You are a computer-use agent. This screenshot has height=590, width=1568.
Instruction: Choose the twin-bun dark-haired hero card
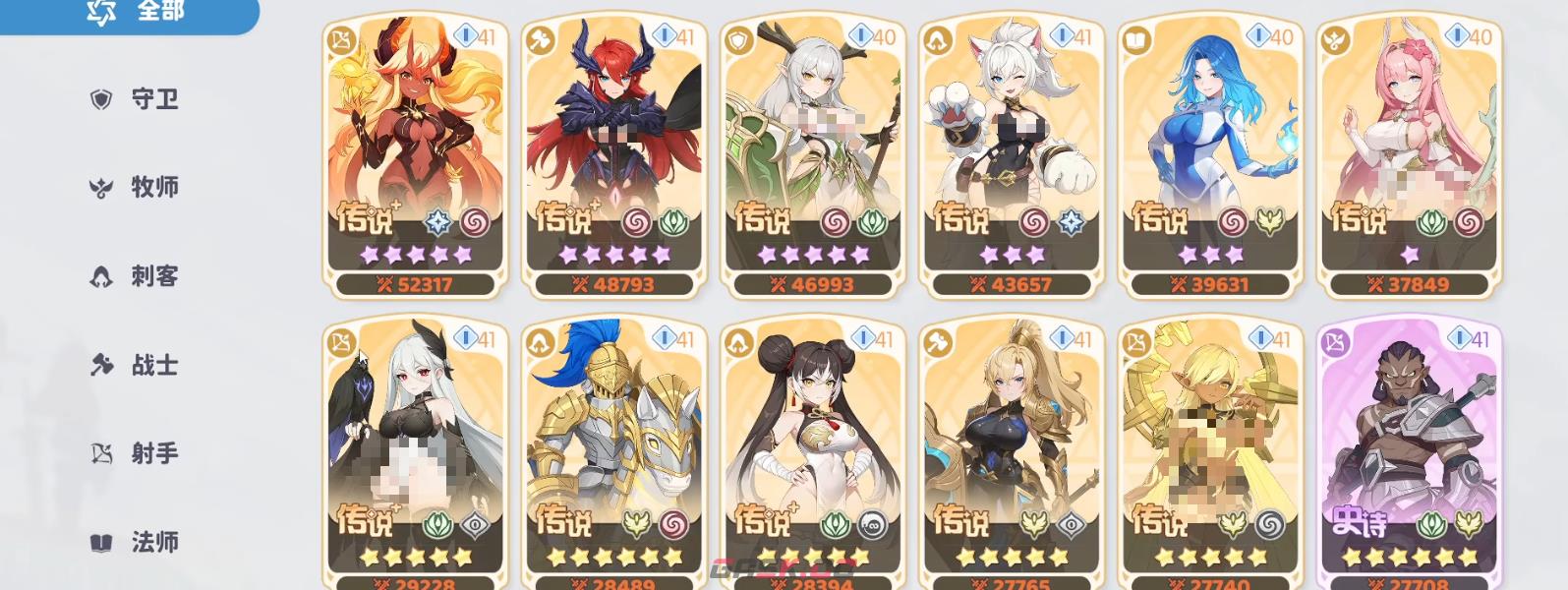pyautogui.click(x=812, y=452)
